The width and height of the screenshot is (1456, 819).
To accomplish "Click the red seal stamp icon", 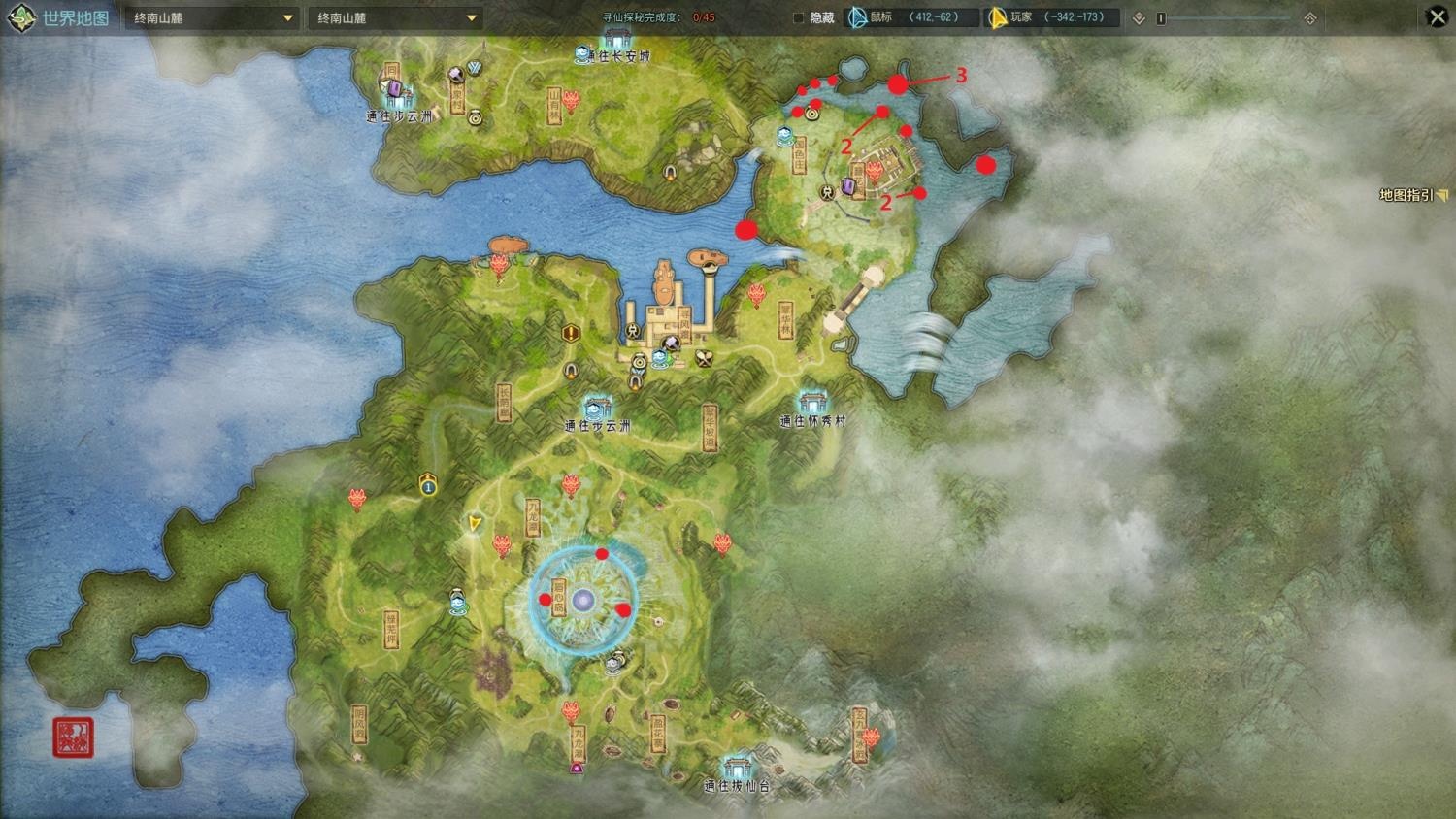I will [73, 737].
